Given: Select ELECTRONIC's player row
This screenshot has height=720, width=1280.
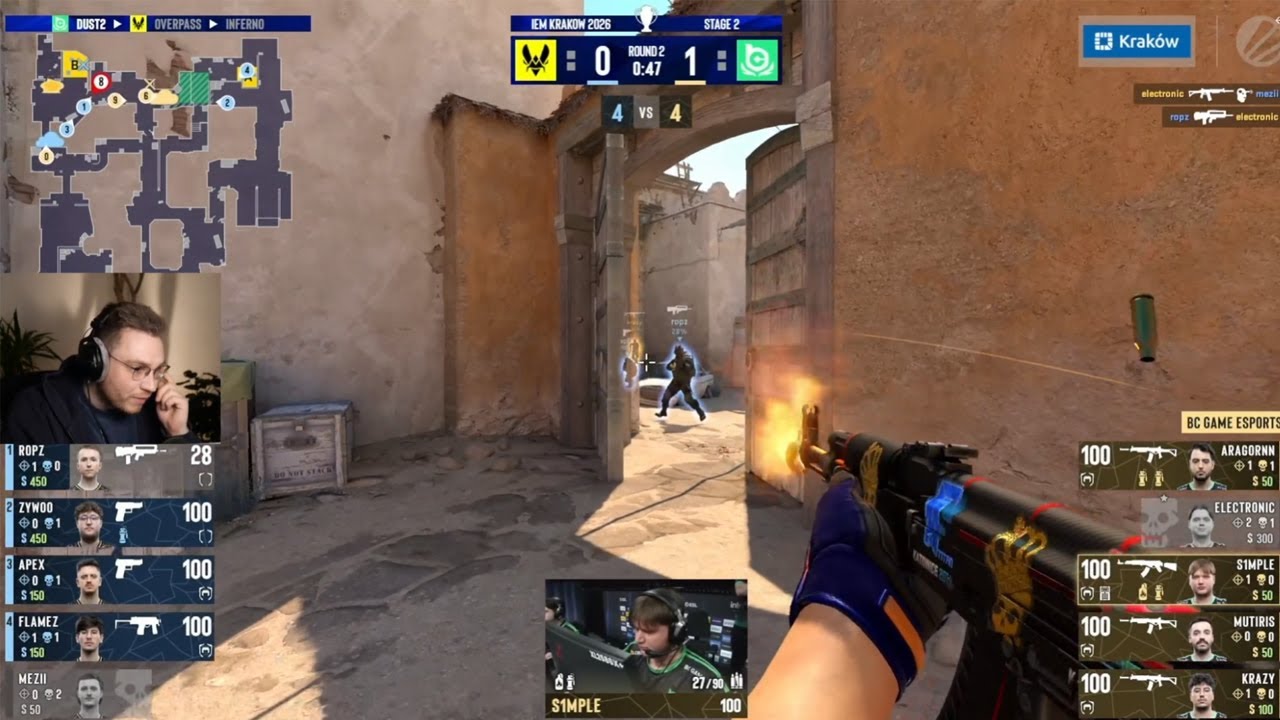Looking at the screenshot, I should tap(1210, 523).
